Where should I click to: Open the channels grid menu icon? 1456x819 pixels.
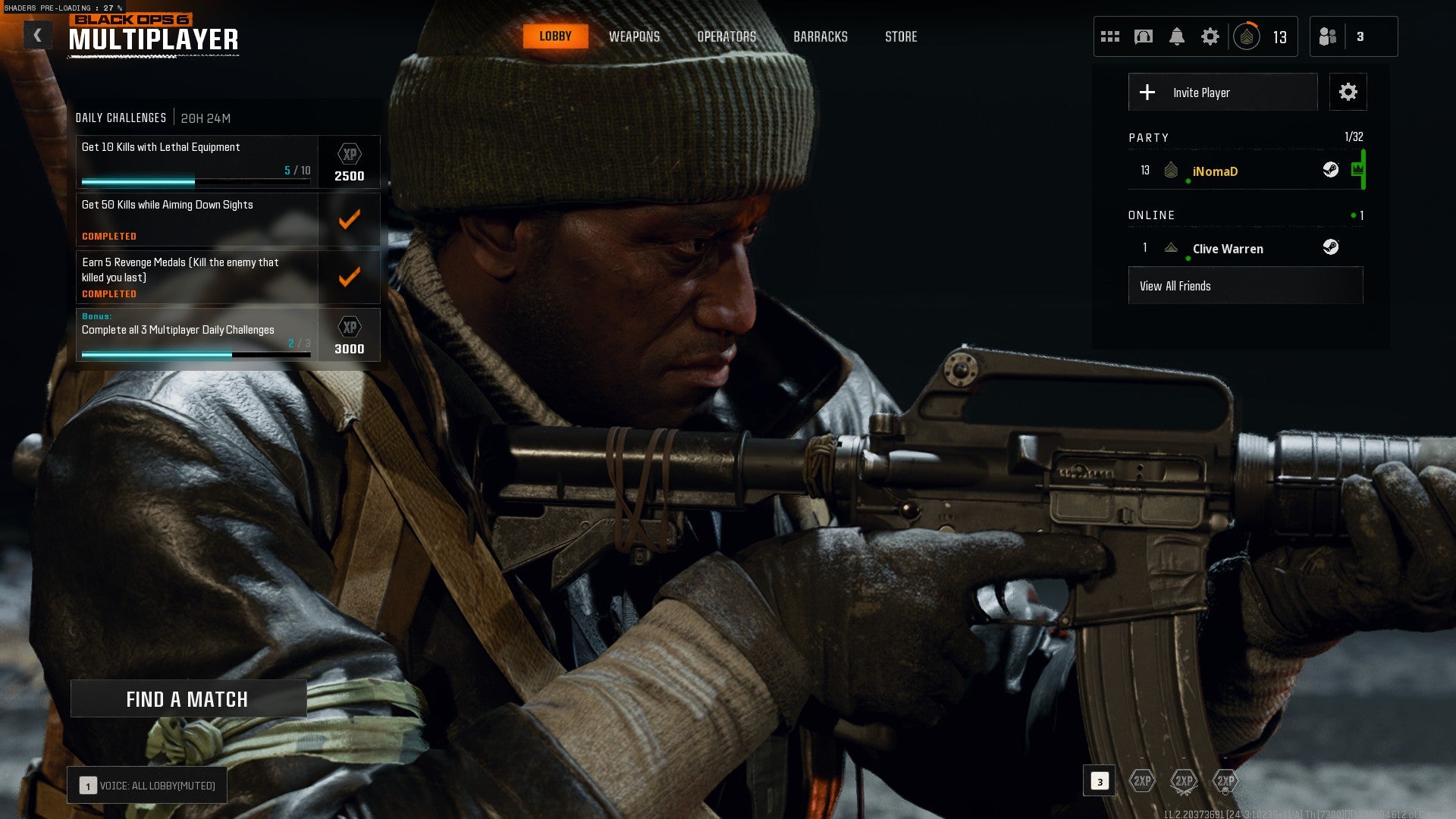1110,36
